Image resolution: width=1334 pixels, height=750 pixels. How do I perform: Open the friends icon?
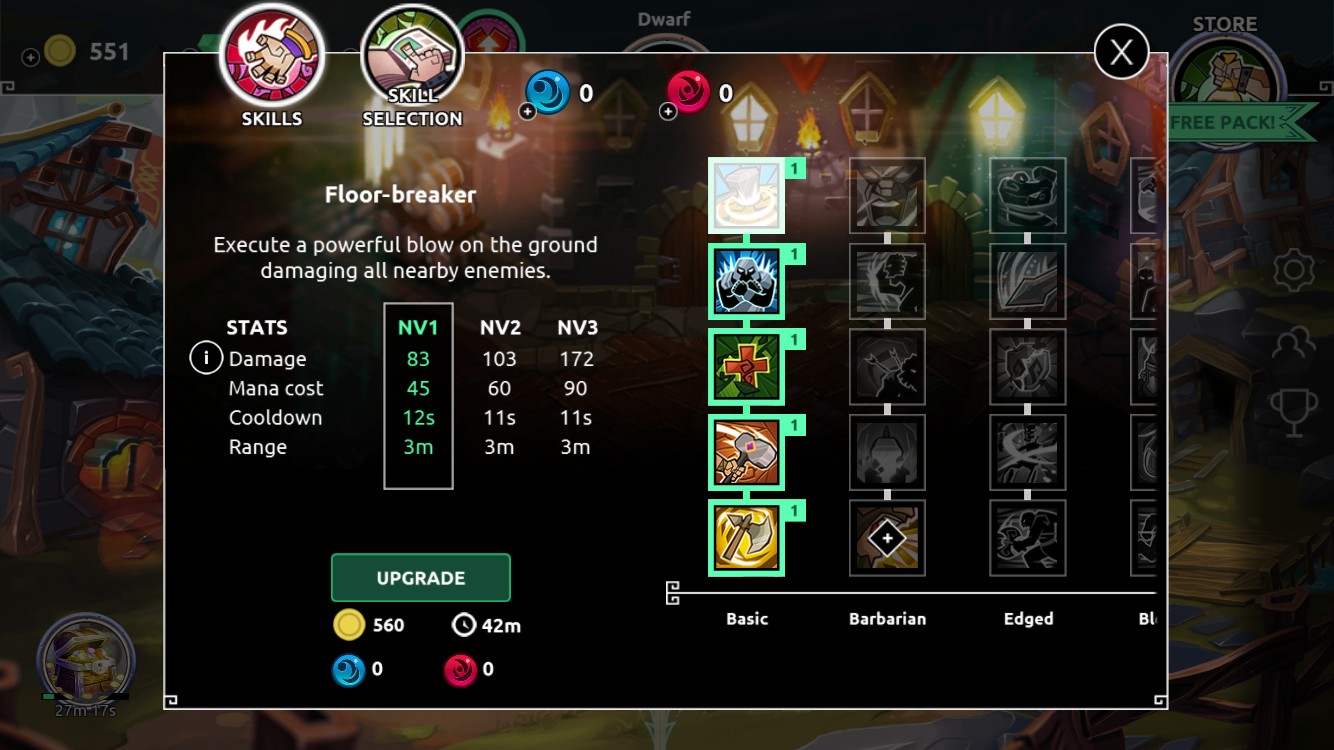(x=1293, y=344)
